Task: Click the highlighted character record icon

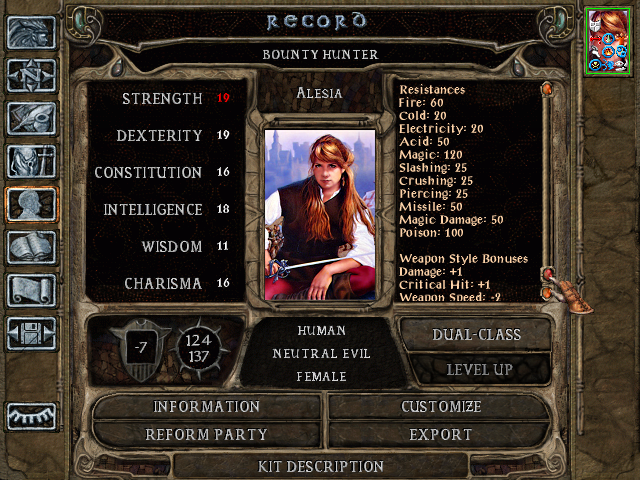Action: [x=31, y=204]
